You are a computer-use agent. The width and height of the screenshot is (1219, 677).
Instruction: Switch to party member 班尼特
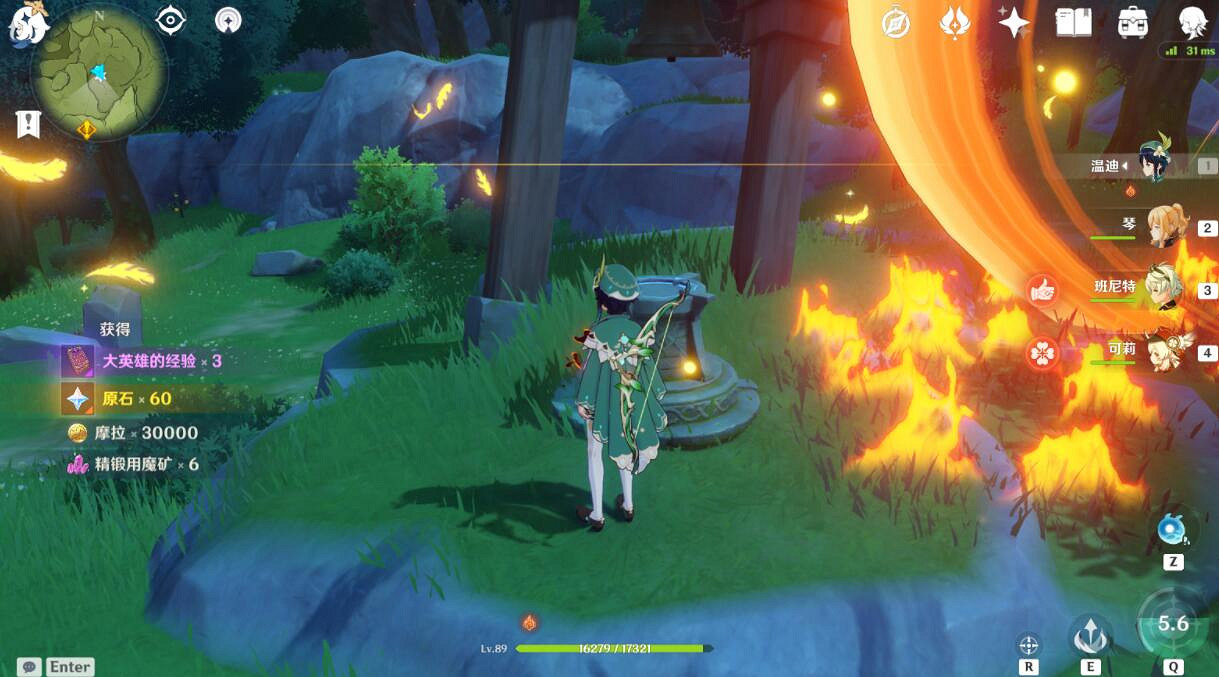[1163, 288]
